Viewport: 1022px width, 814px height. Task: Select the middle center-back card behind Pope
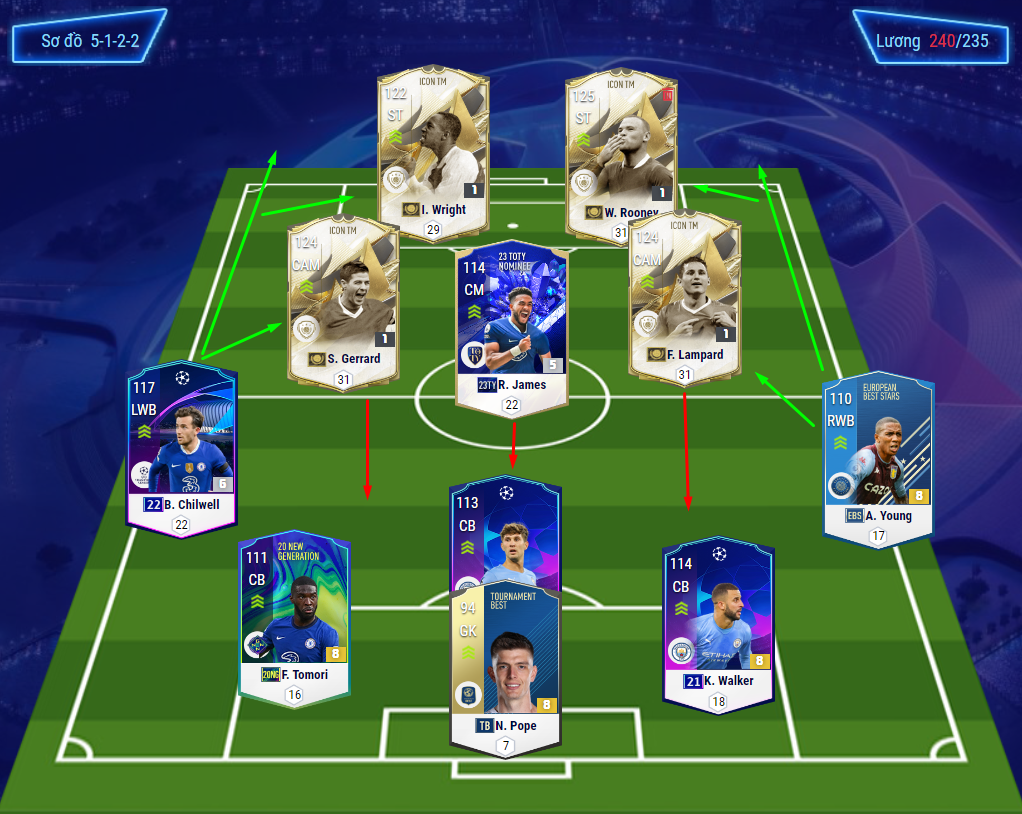pos(505,530)
